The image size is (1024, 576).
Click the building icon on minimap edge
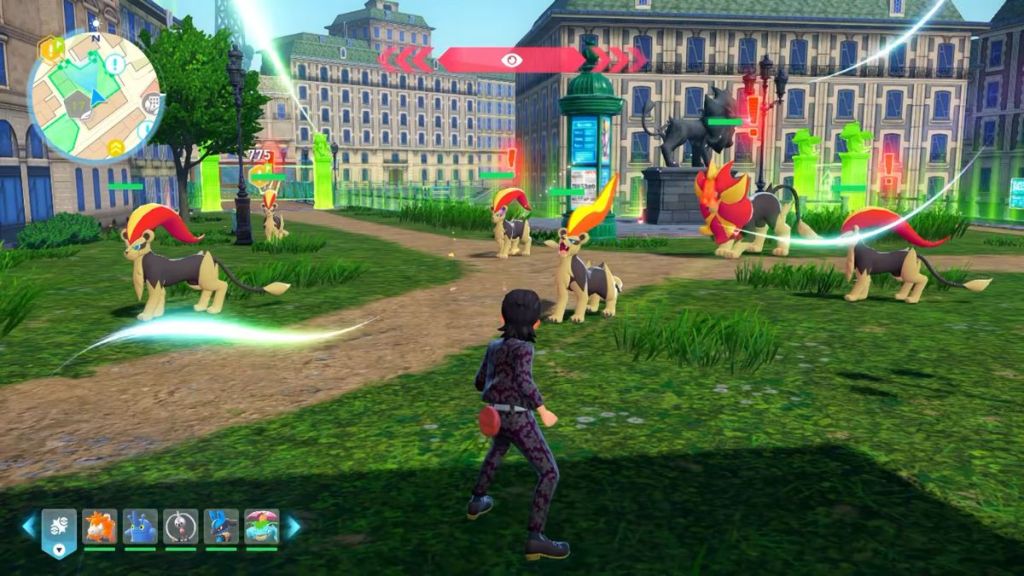coord(151,103)
